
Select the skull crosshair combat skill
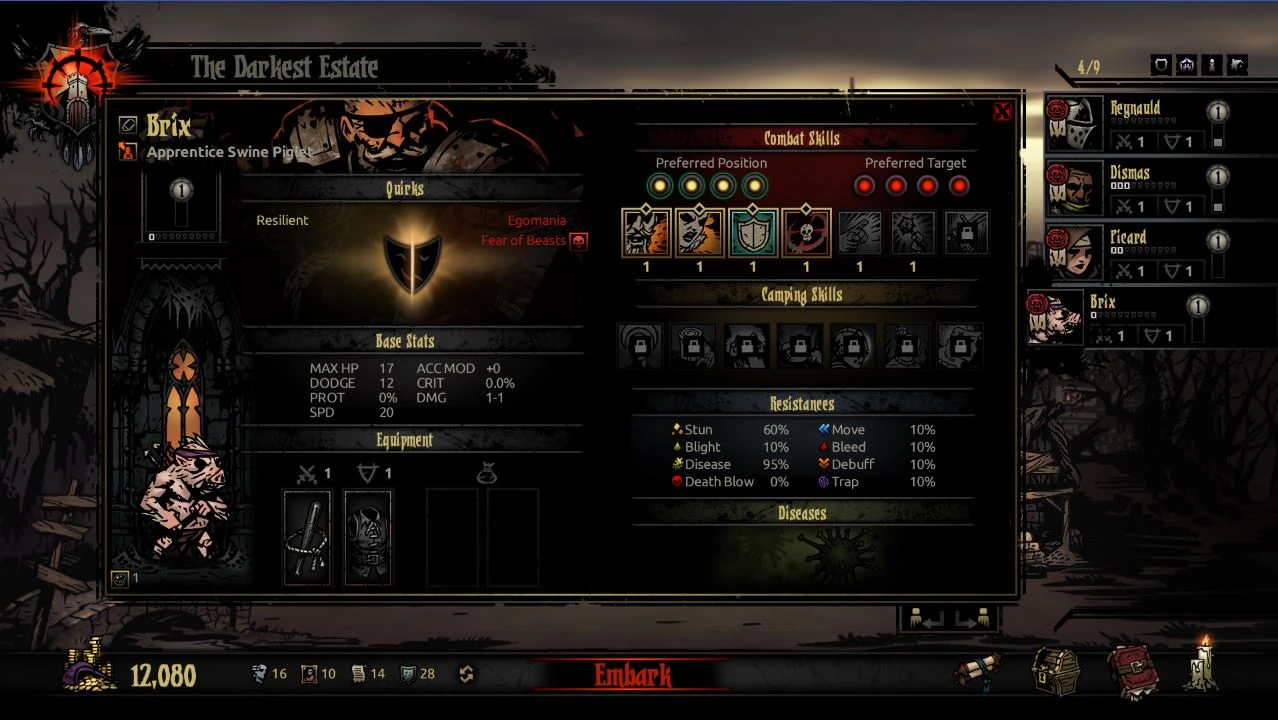806,232
